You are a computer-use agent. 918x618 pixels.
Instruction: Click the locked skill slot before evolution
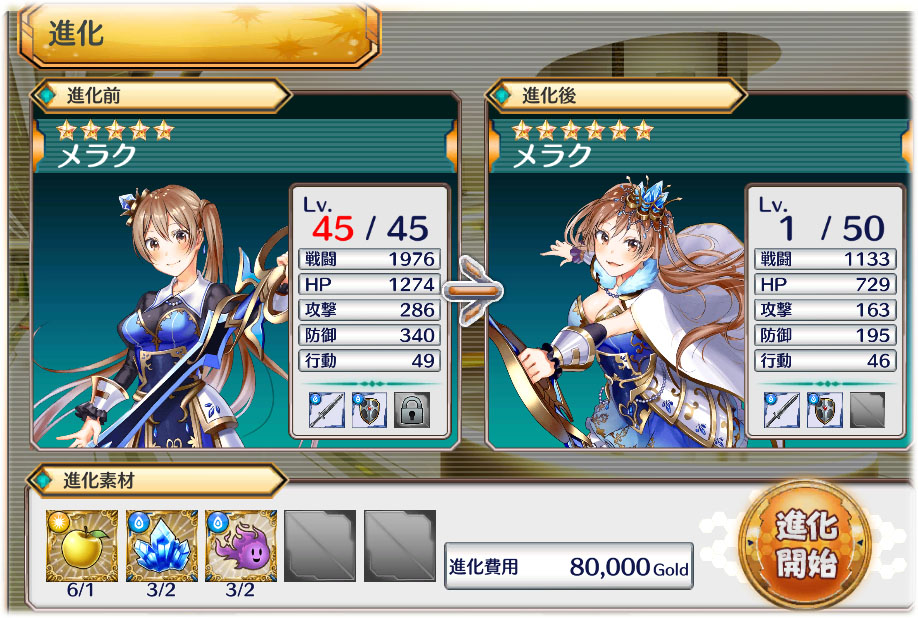tap(411, 410)
